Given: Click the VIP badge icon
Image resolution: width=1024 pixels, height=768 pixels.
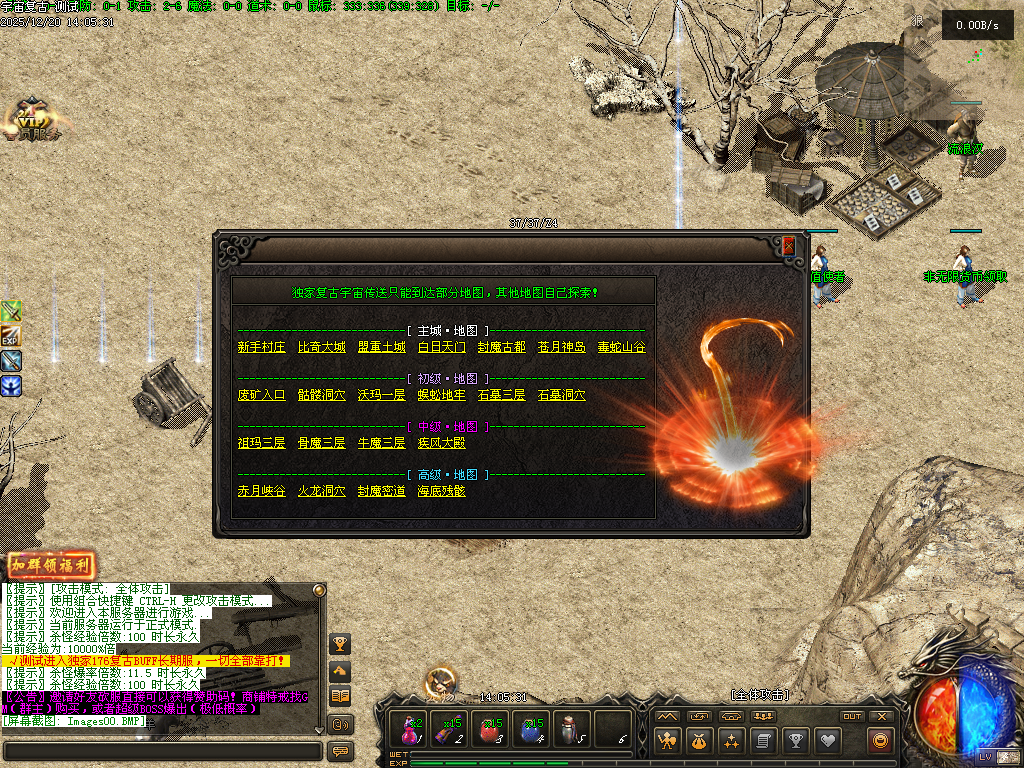Looking at the screenshot, I should click(x=30, y=120).
